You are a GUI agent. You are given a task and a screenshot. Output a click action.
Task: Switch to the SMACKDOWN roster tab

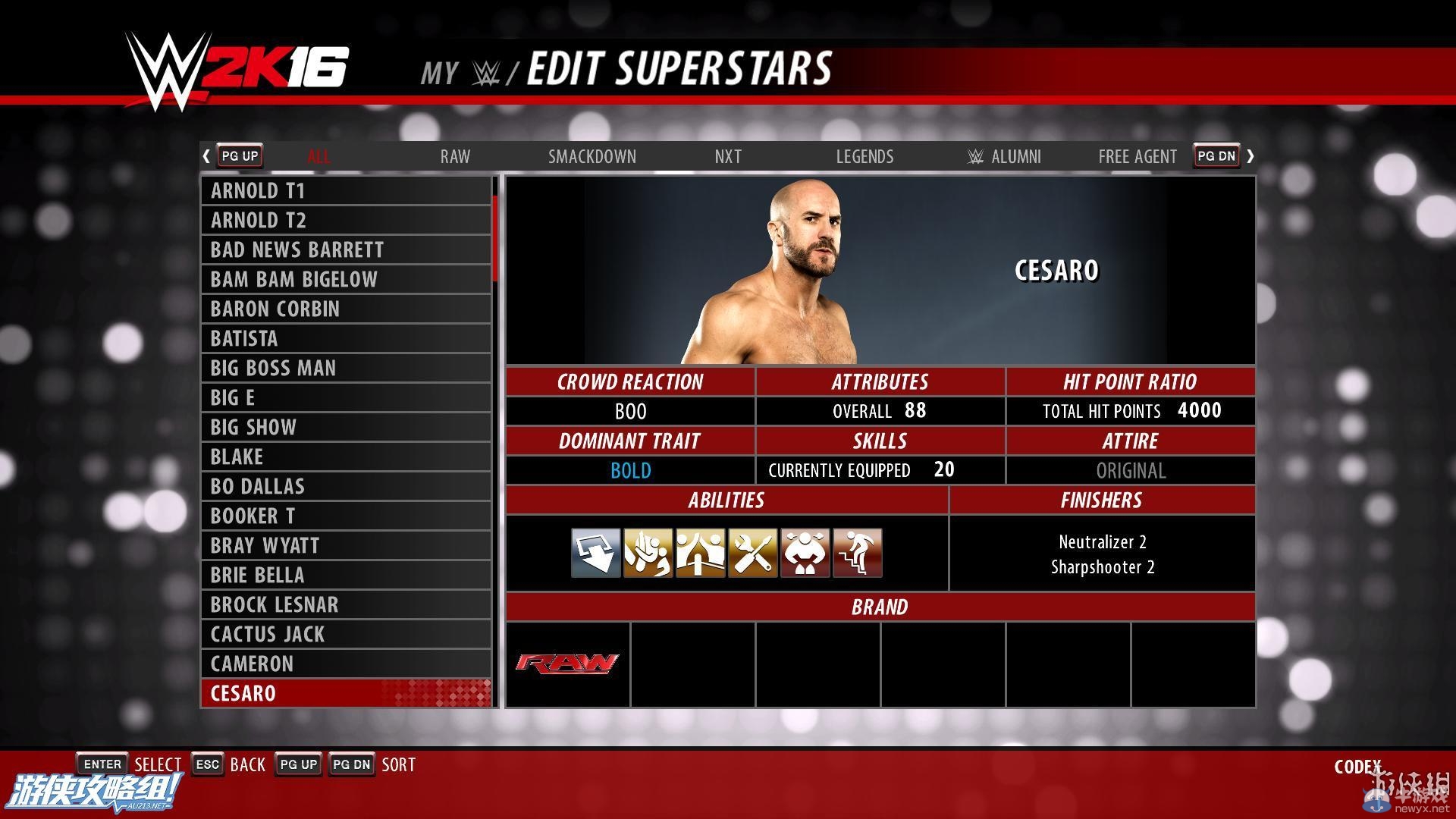pyautogui.click(x=592, y=156)
